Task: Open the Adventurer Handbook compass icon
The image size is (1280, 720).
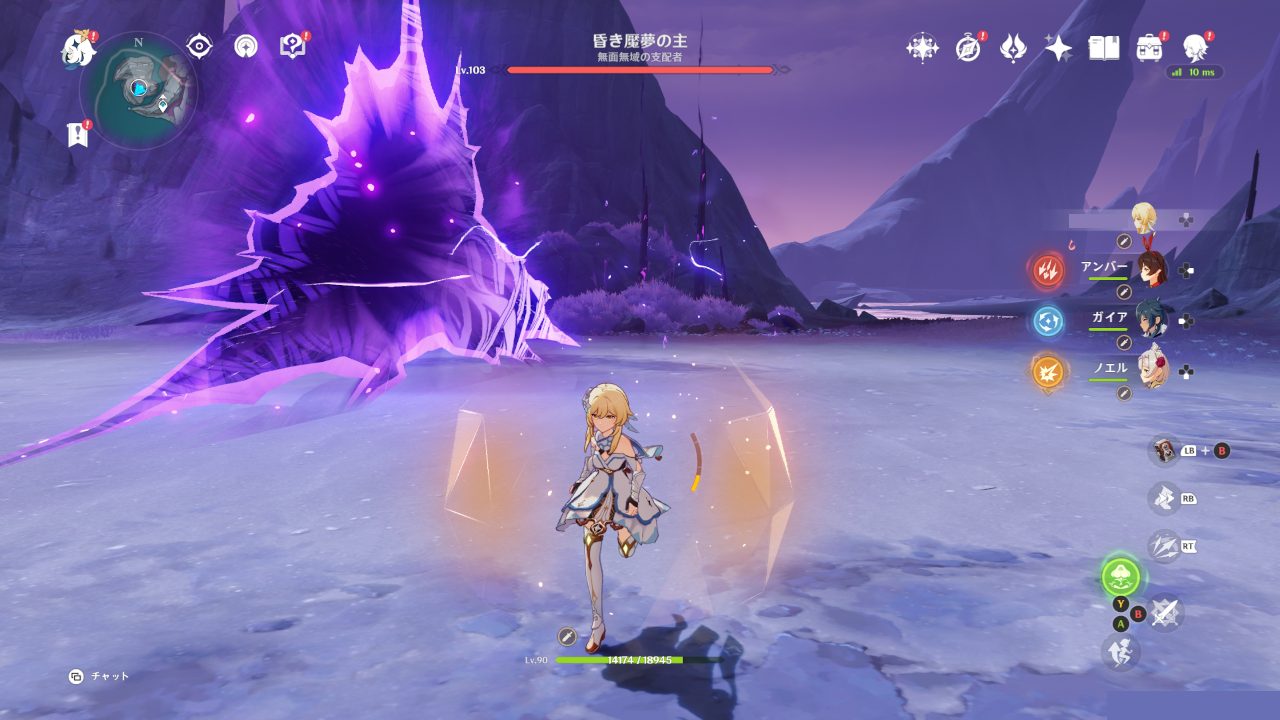Action: [x=967, y=48]
